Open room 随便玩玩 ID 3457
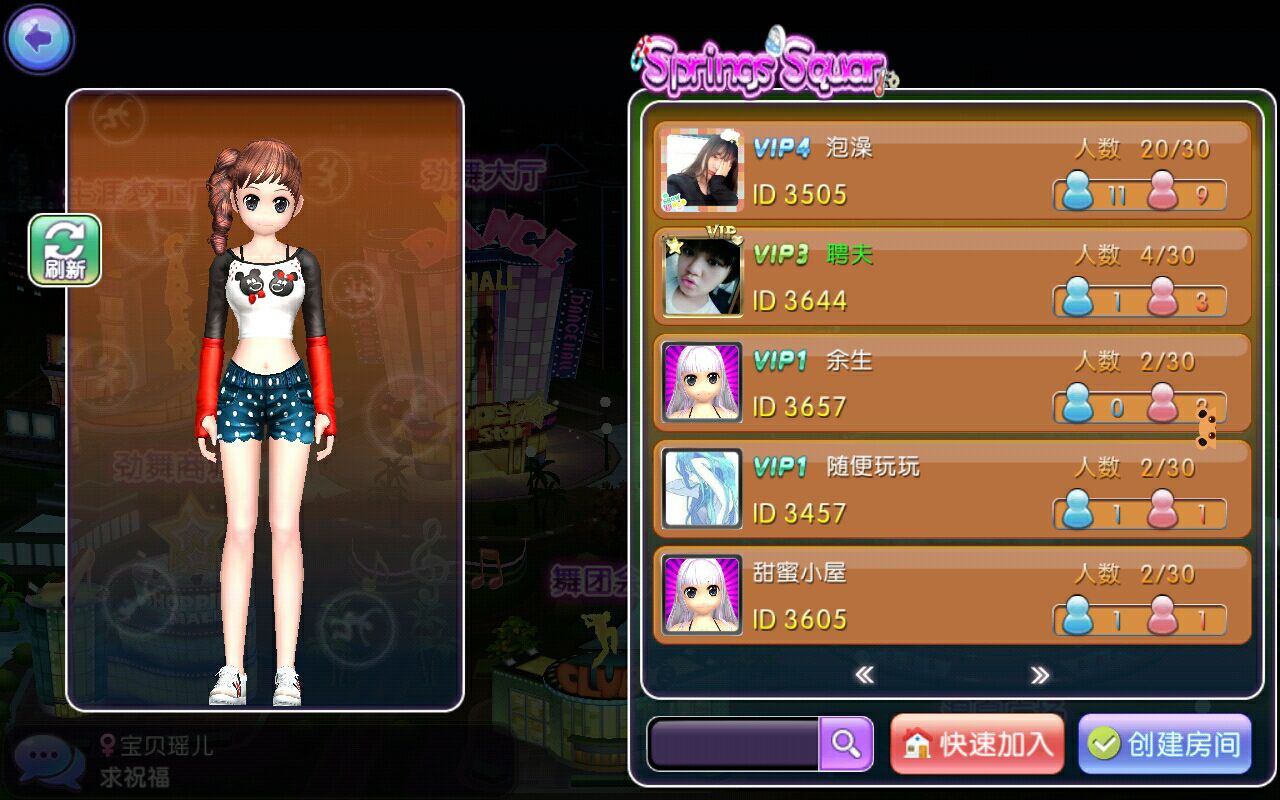1280x800 pixels. point(950,489)
